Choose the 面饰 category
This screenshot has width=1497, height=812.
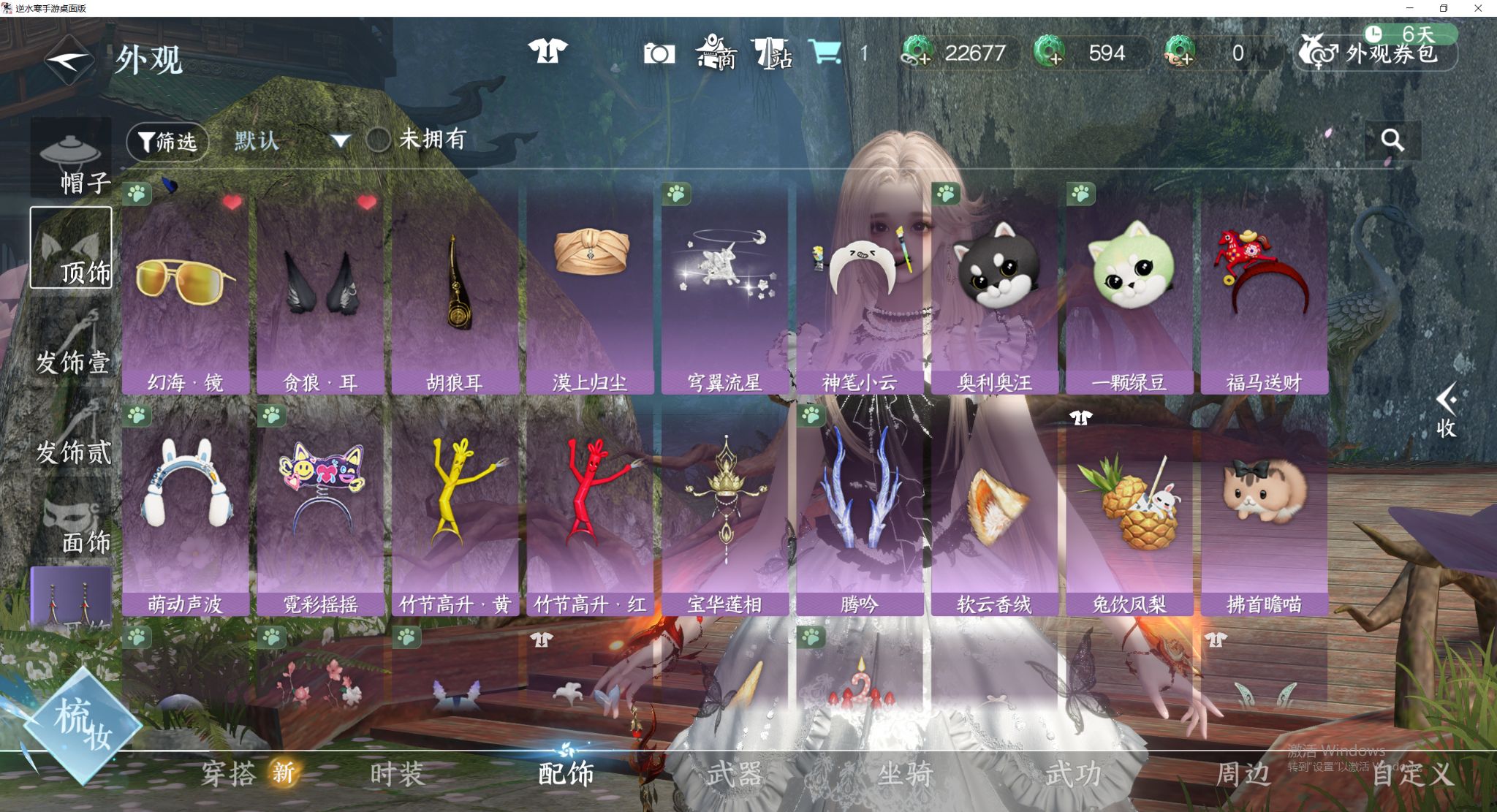pos(72,525)
